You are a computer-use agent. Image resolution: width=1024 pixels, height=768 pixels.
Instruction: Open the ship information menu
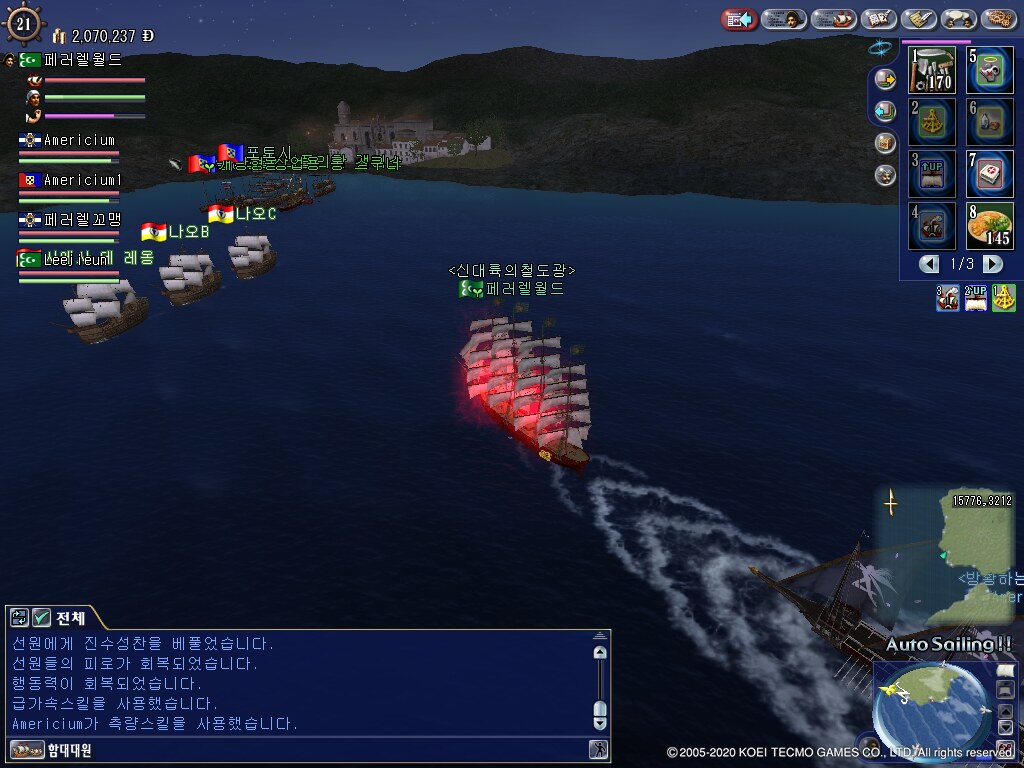point(833,19)
